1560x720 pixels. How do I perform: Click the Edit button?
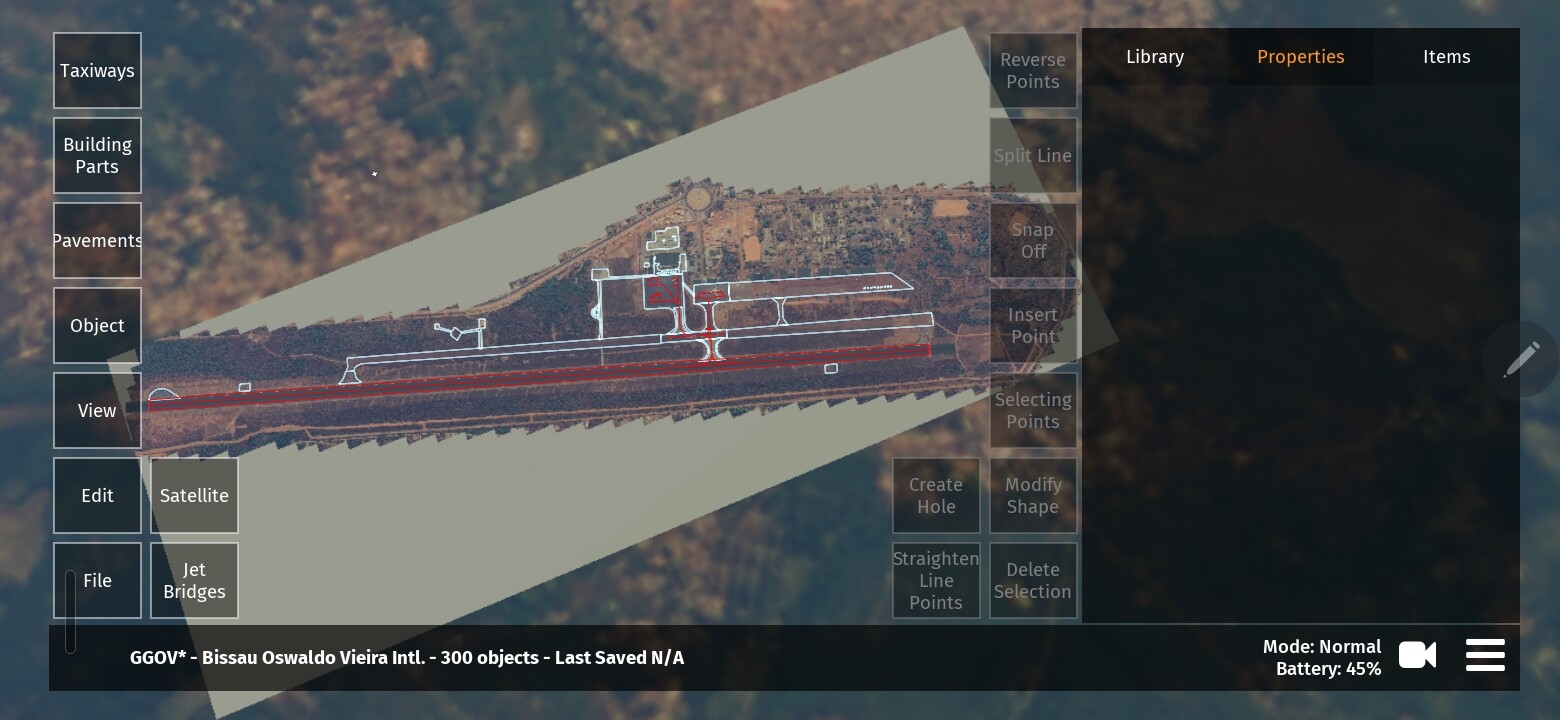pyautogui.click(x=97, y=496)
